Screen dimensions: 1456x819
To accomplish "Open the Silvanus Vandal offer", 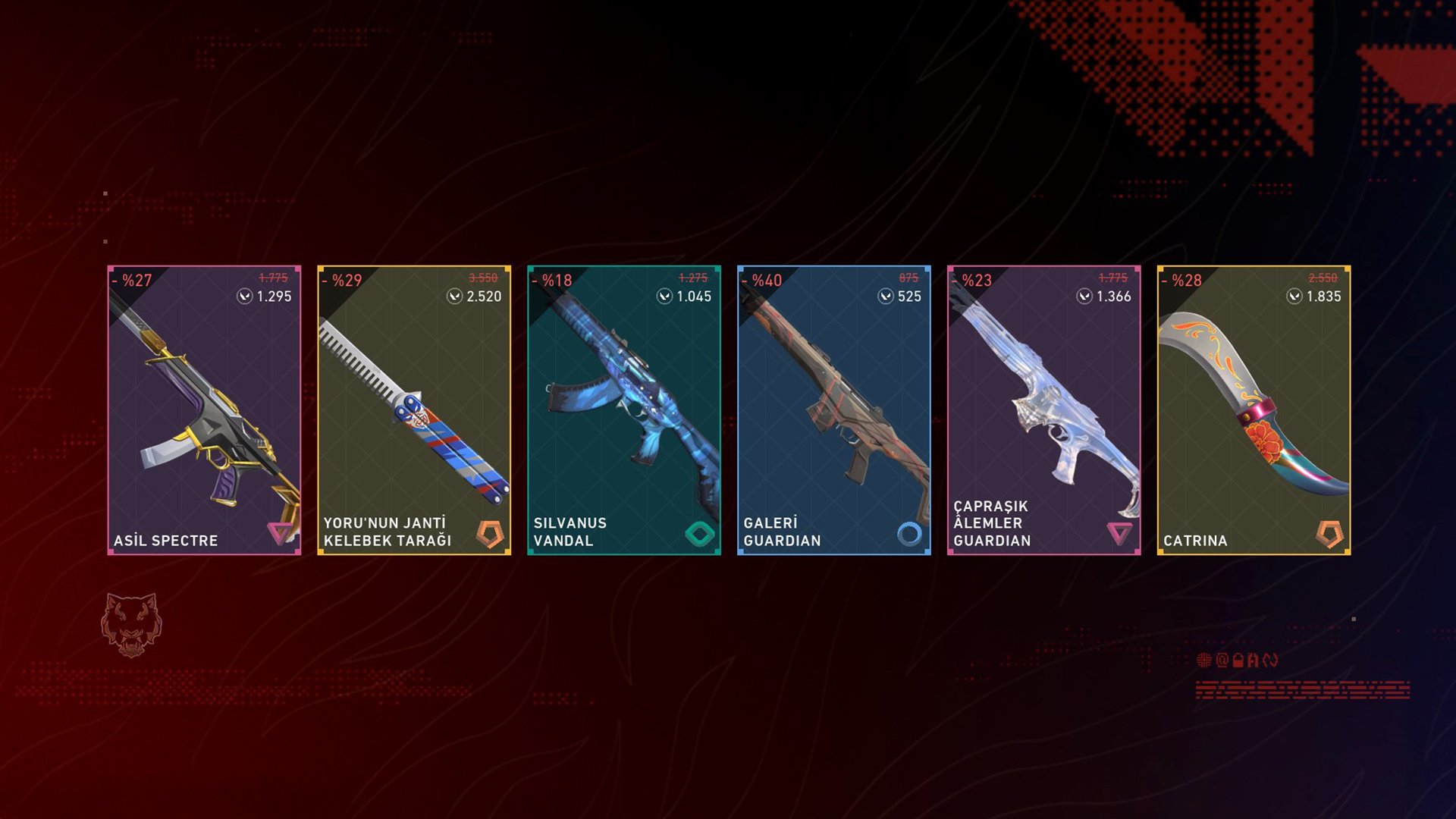I will (624, 410).
